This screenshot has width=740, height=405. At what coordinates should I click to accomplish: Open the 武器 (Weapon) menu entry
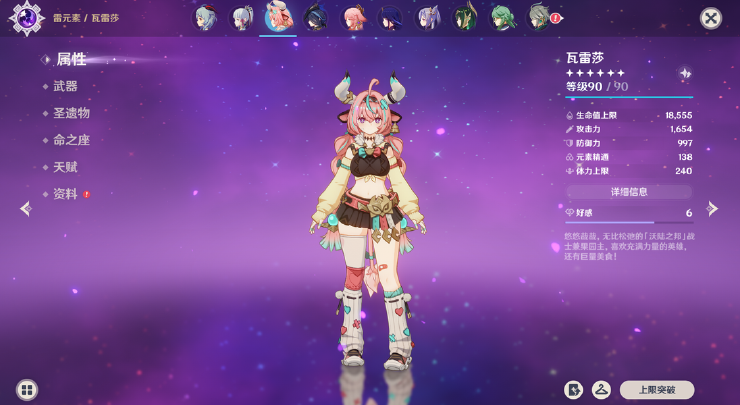[65, 87]
